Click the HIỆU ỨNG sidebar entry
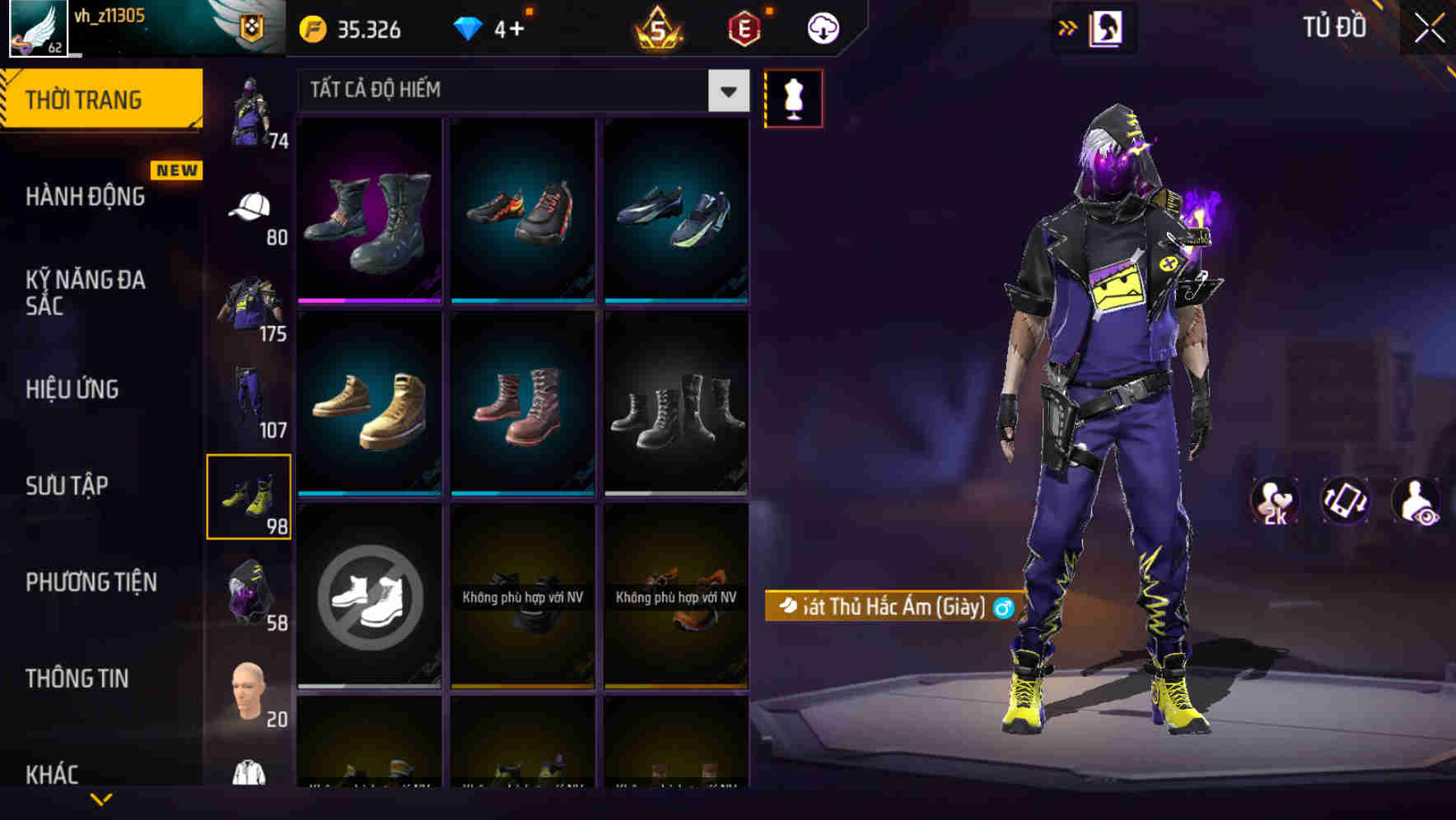1456x820 pixels. tap(74, 389)
